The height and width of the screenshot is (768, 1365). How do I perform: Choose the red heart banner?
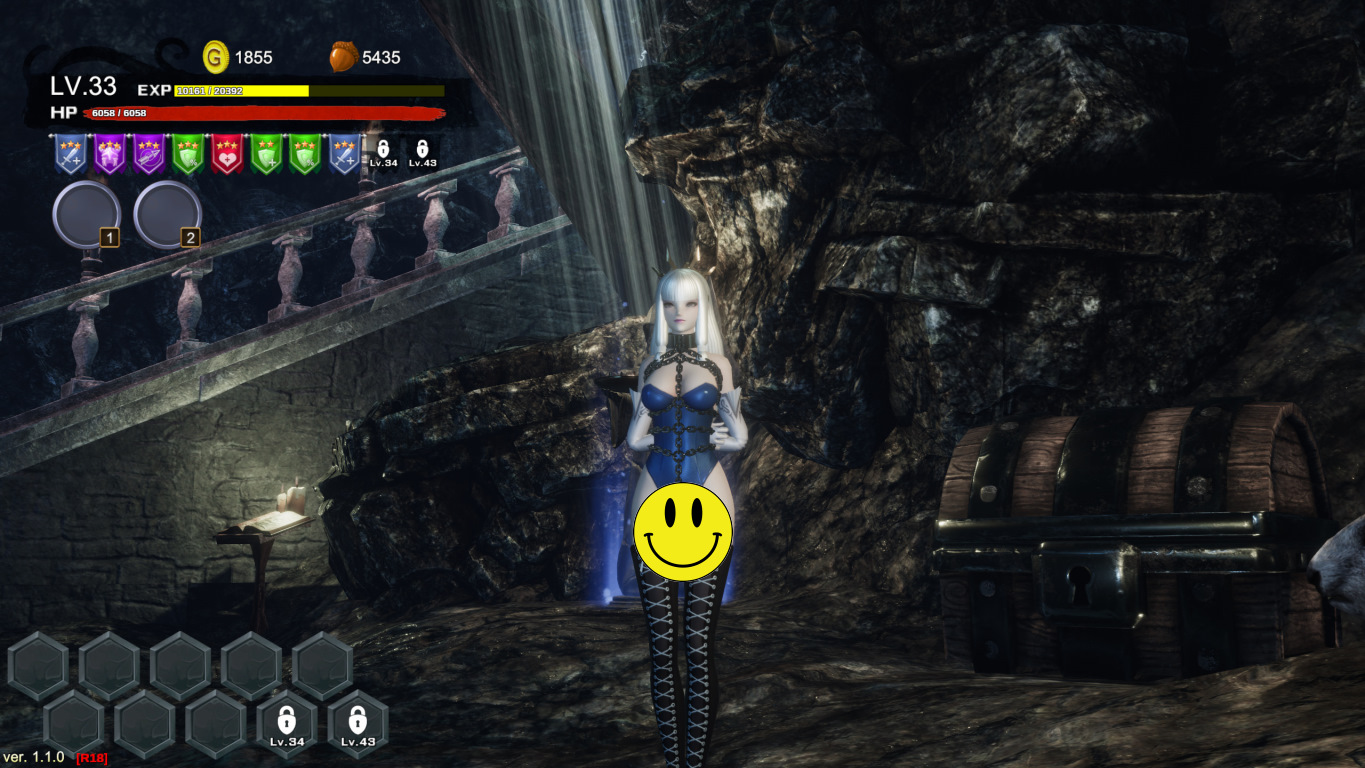(227, 154)
